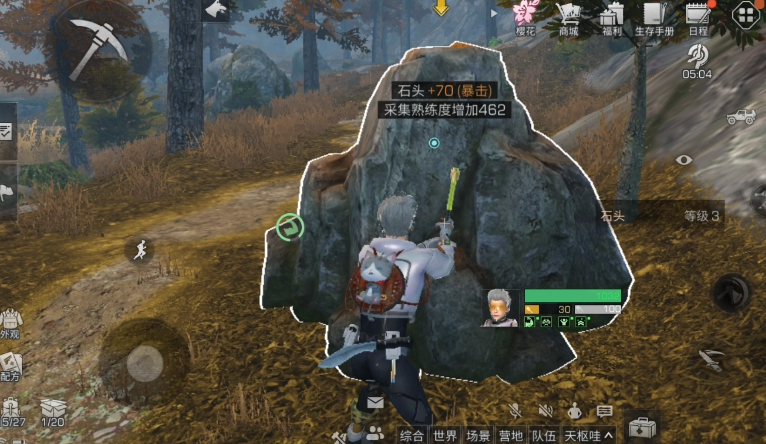Open the 配方 recipes menu
The image size is (766, 444).
pos(10,365)
